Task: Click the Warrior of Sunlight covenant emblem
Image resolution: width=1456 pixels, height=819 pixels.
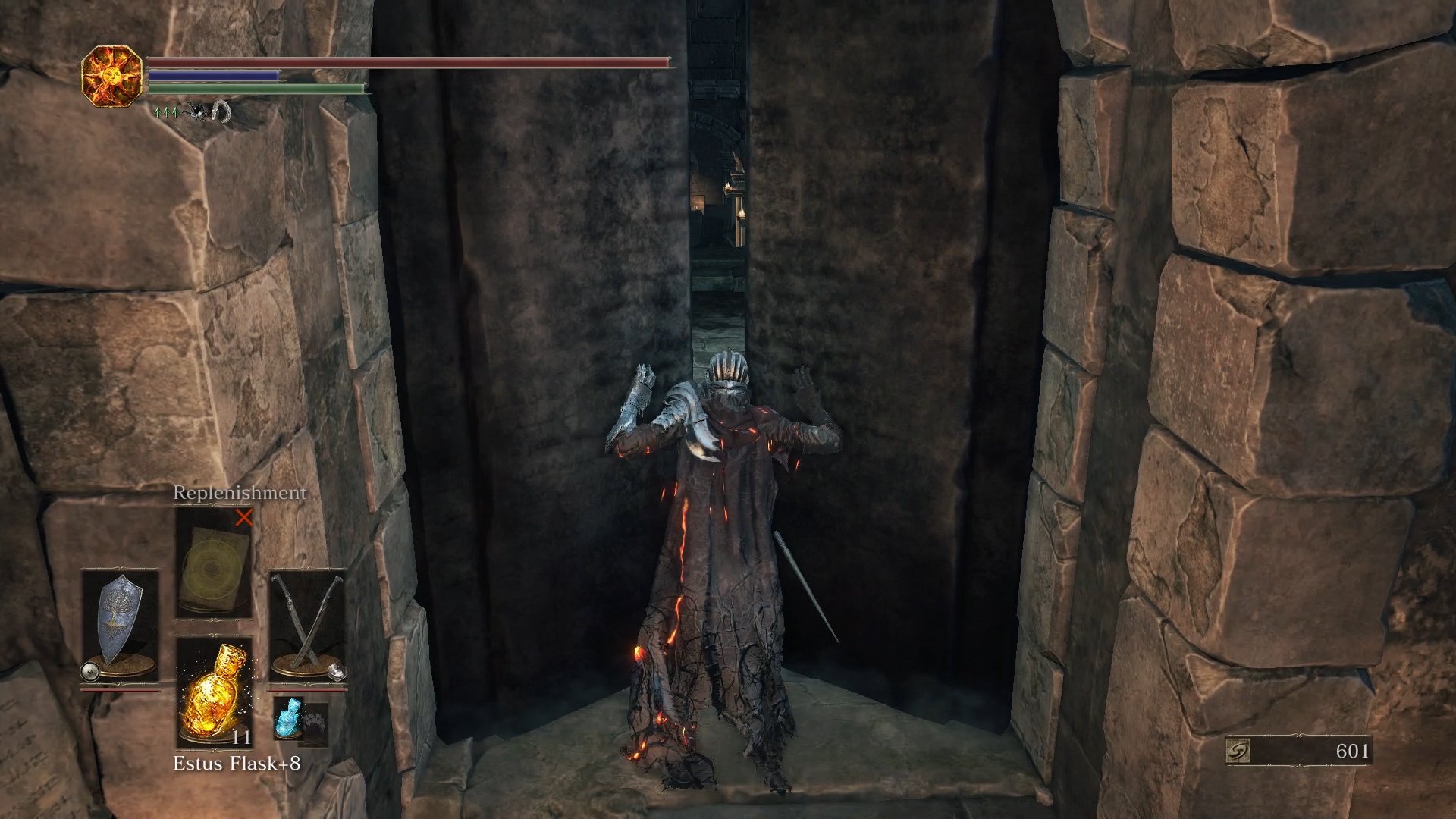Action: [112, 74]
